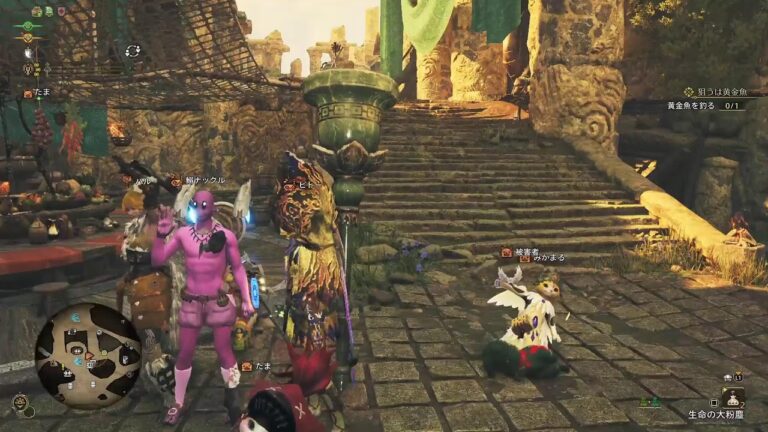The image size is (768, 432).
Task: Click the palico face icon below minimap
Action: click(20, 402)
